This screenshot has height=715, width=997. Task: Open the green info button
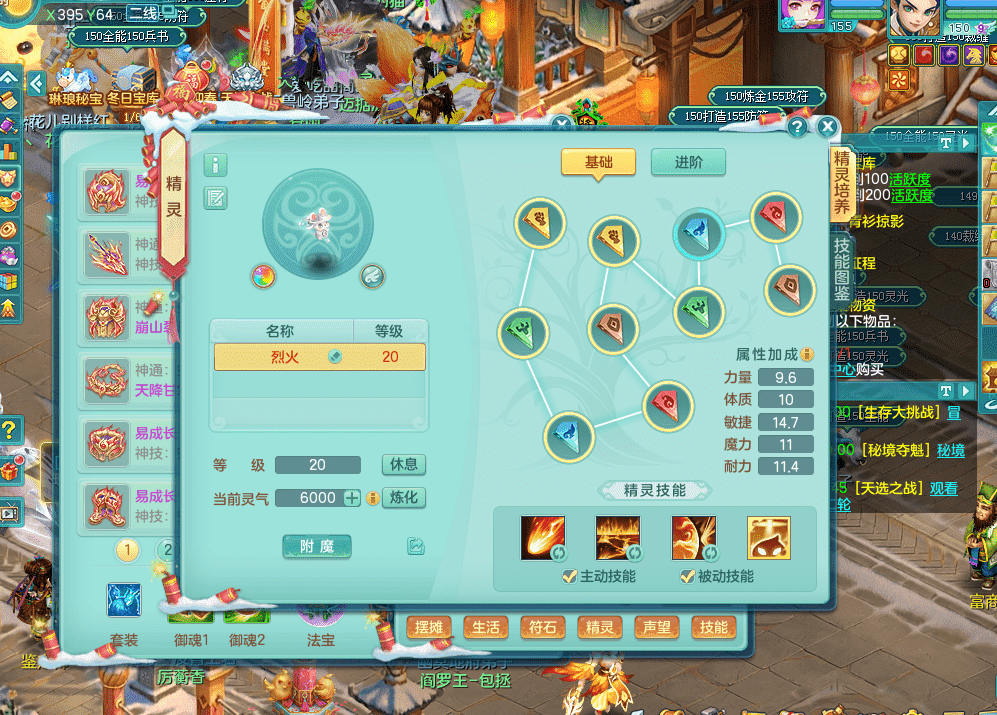[215, 165]
